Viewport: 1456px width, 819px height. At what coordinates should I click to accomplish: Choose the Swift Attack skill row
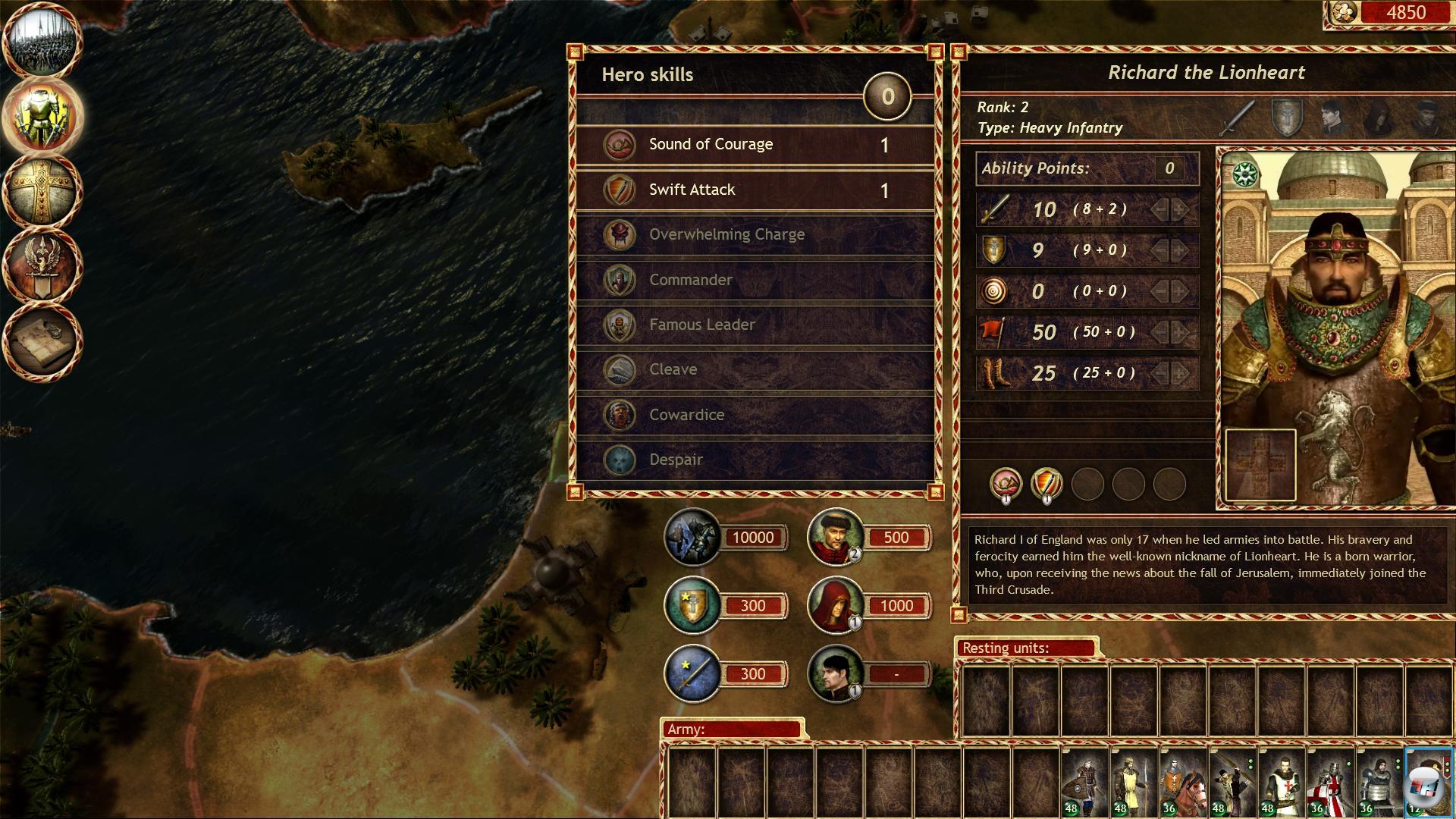coord(755,190)
